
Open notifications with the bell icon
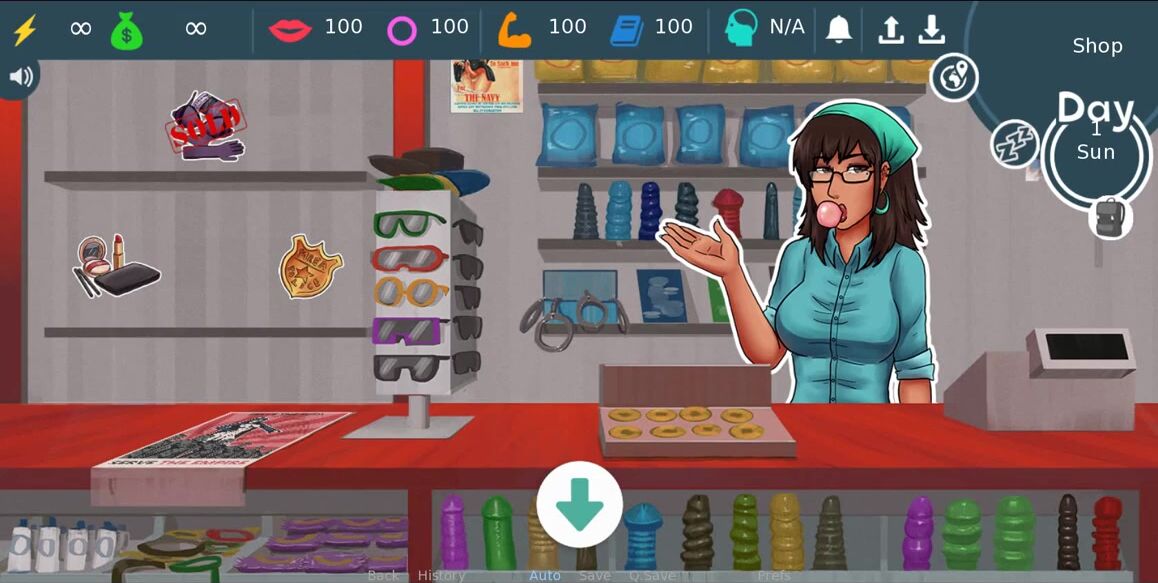coord(839,29)
